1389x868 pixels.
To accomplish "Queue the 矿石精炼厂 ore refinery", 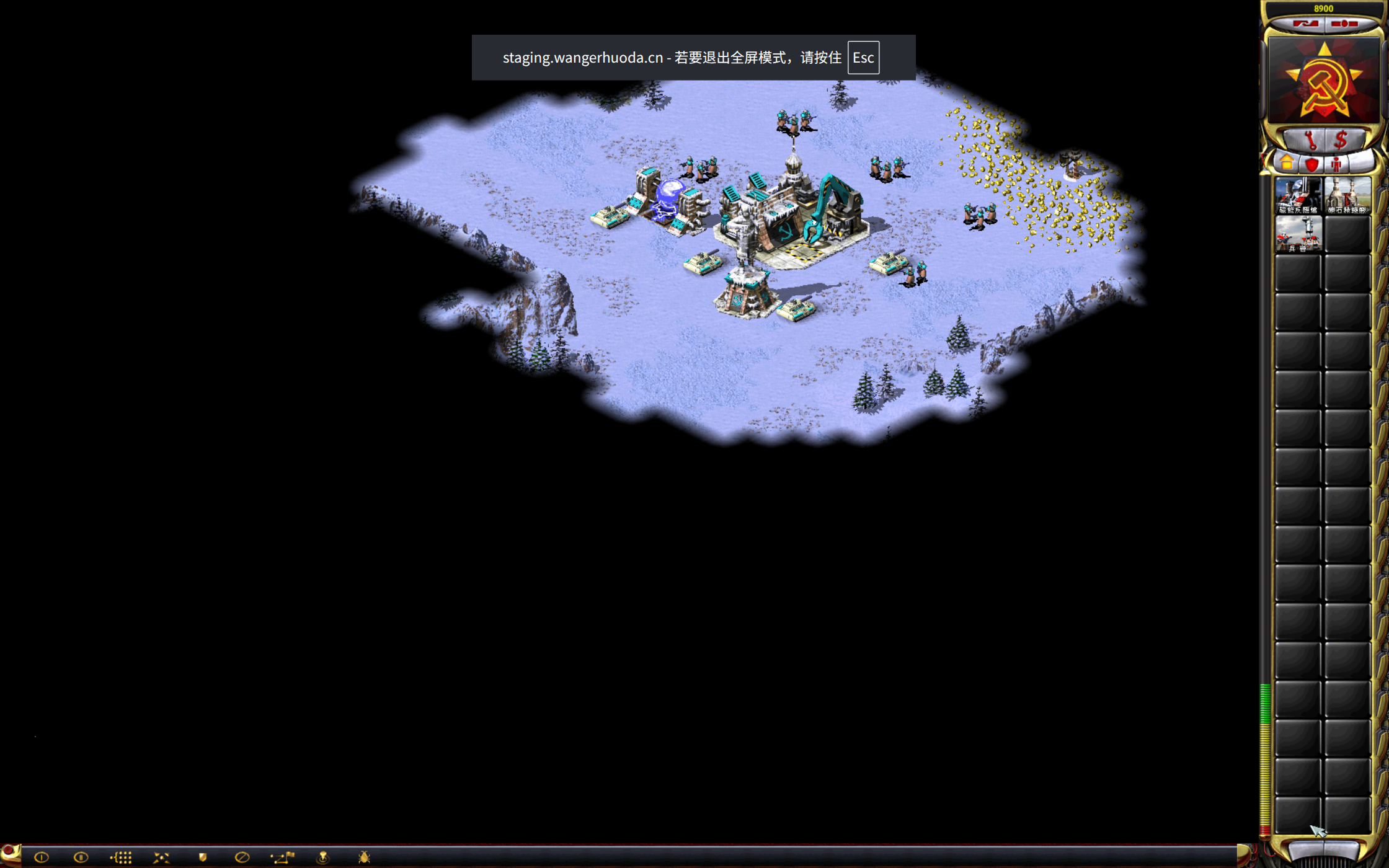I will click(1347, 195).
